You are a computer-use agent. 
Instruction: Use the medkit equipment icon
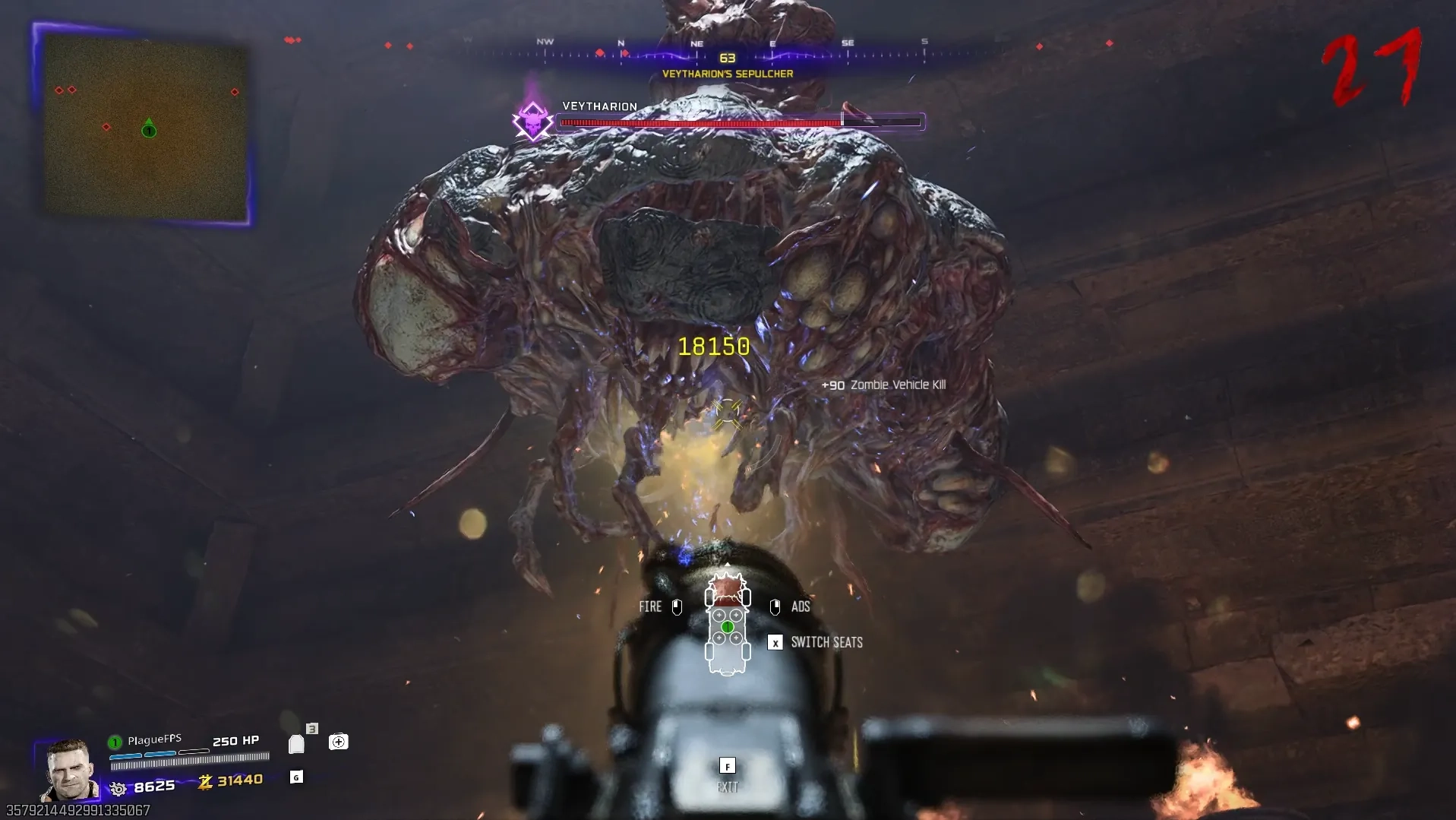(x=338, y=742)
